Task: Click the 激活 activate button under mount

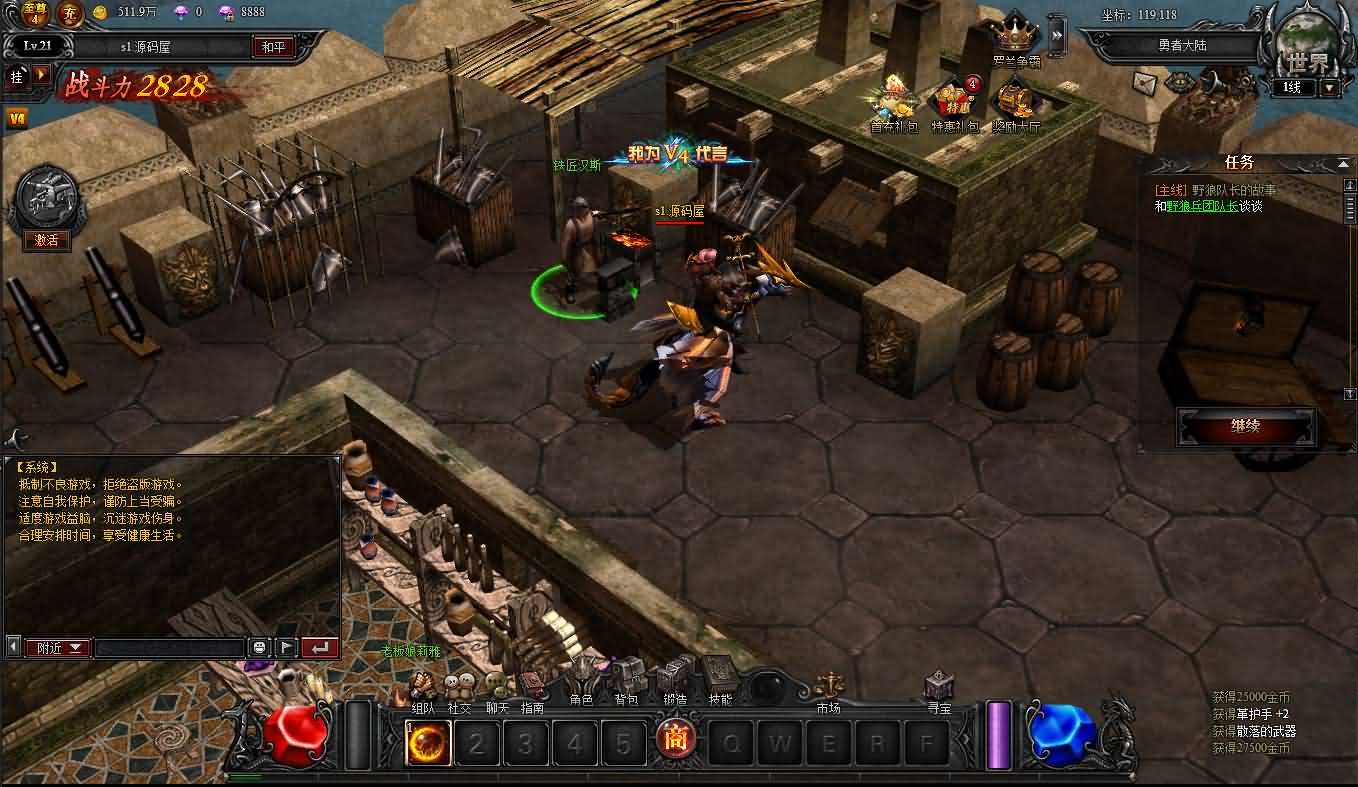Action: (x=47, y=240)
